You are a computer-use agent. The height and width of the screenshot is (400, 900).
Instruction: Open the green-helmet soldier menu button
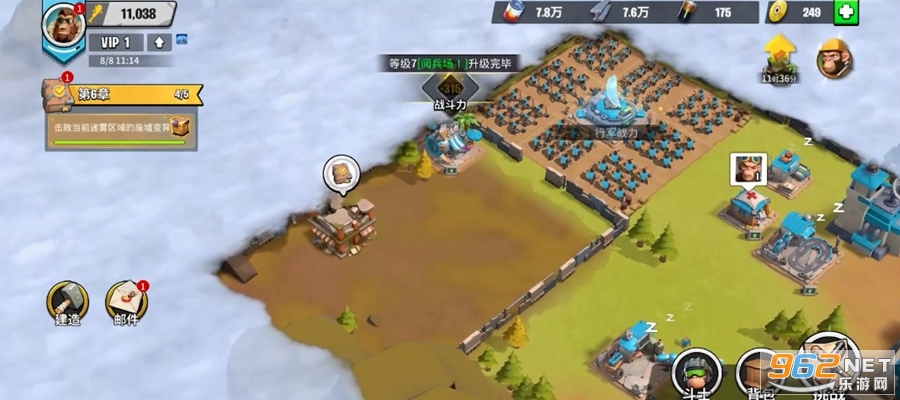[697, 372]
